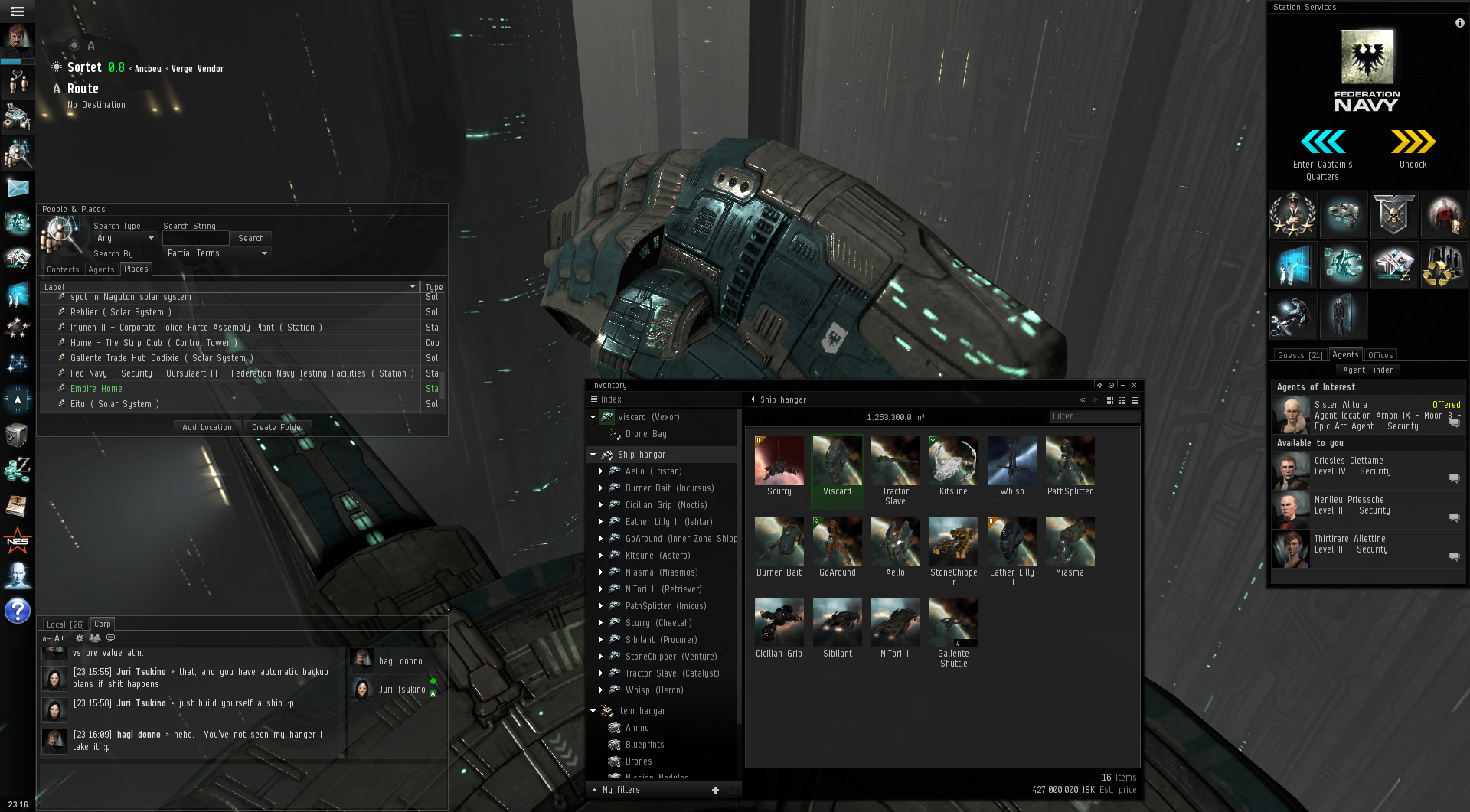Open the Drone Bay
This screenshot has width=1470, height=812.
tap(645, 434)
